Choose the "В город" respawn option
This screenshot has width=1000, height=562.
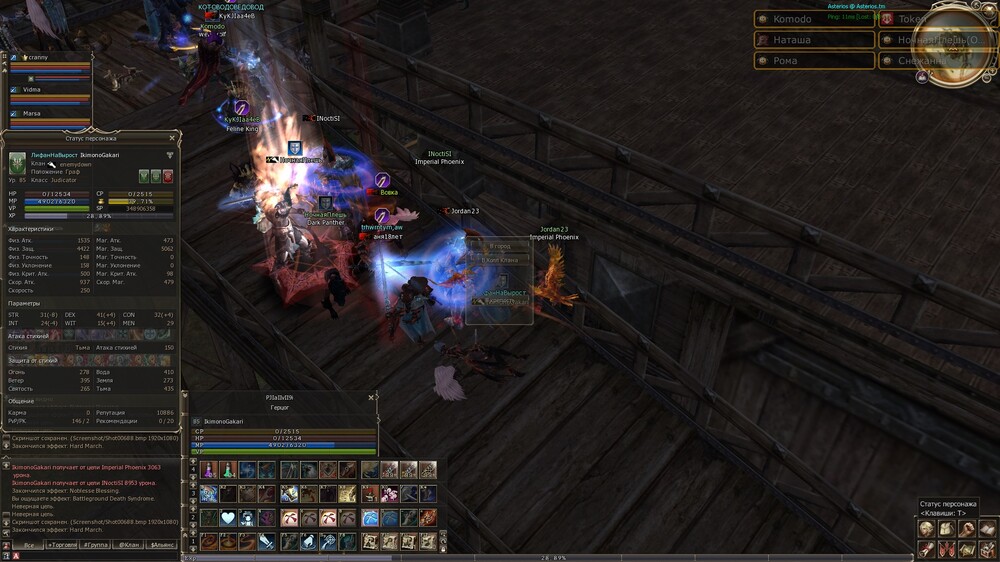point(500,246)
